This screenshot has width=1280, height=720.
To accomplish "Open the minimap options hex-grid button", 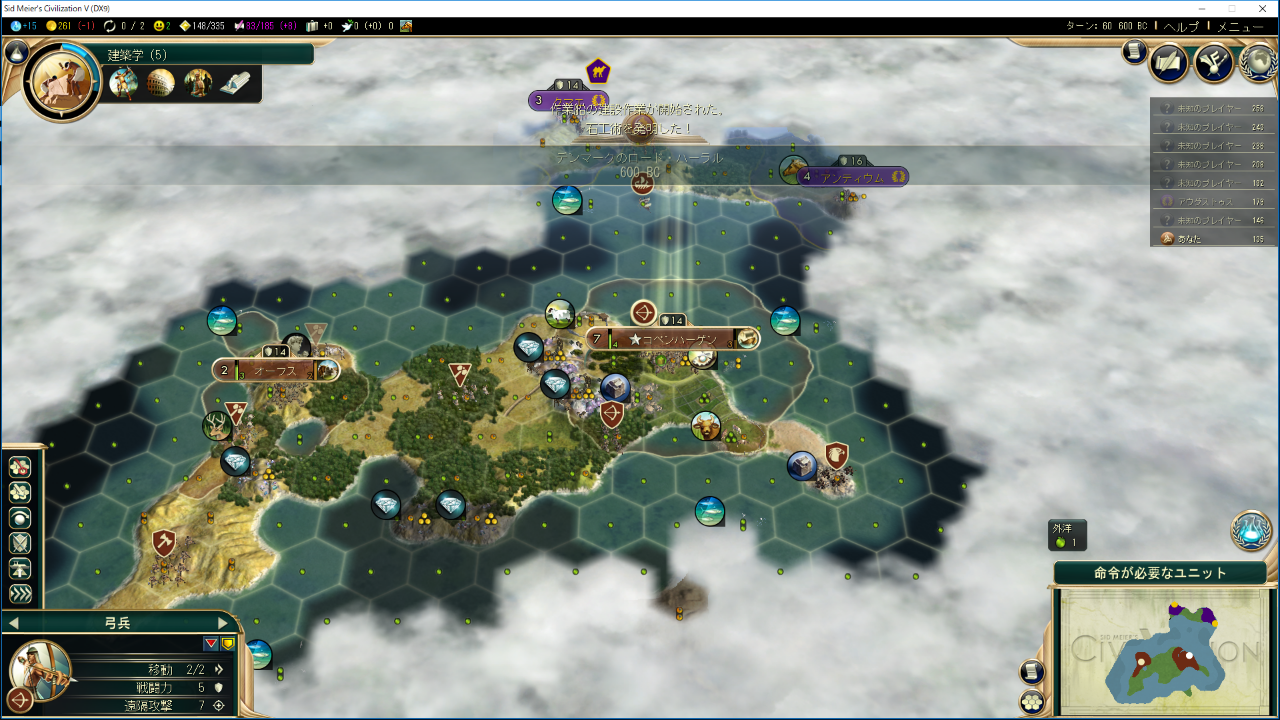I will click(1032, 701).
